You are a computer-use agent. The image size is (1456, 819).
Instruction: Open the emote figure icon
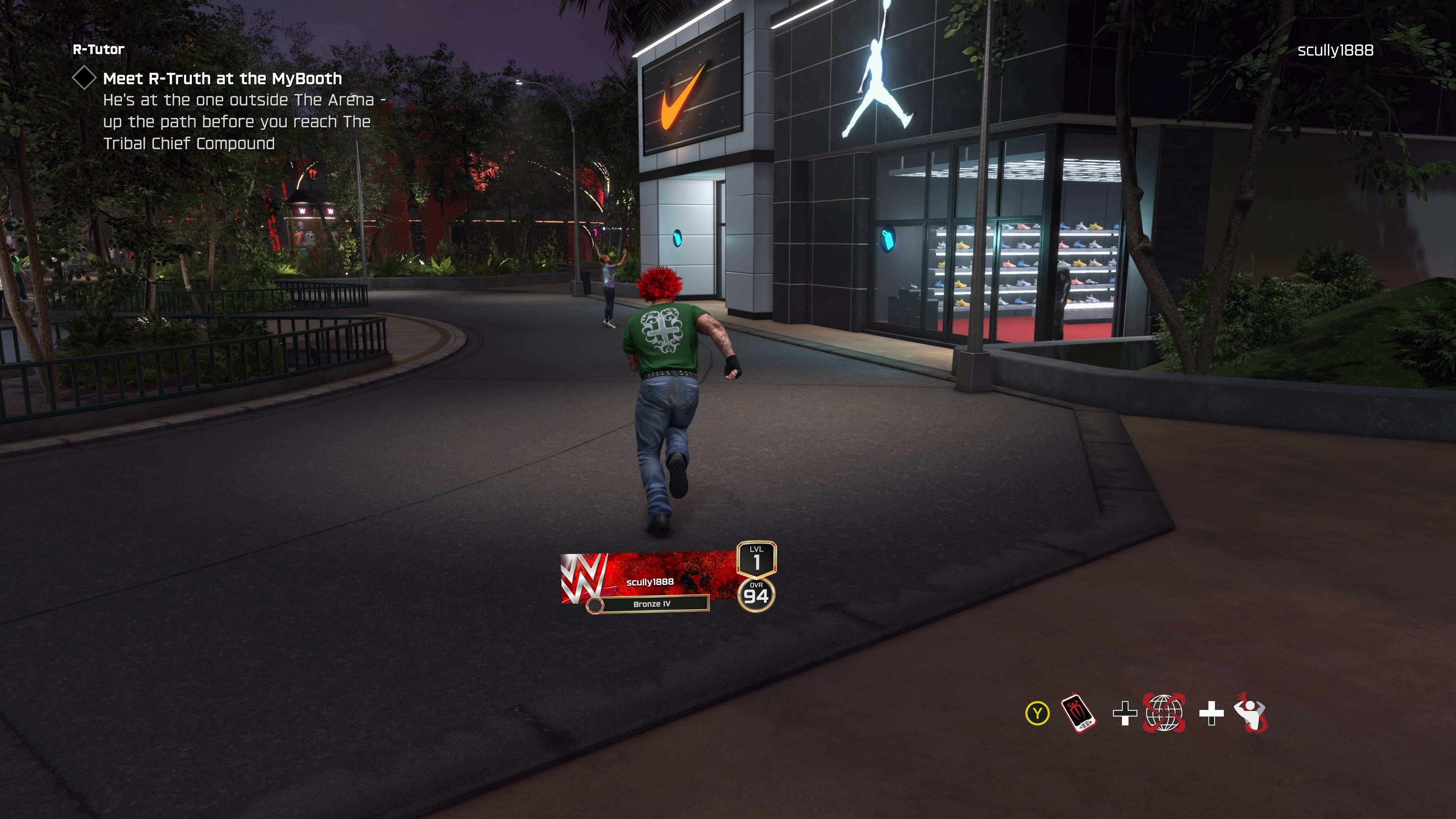[x=1251, y=713]
